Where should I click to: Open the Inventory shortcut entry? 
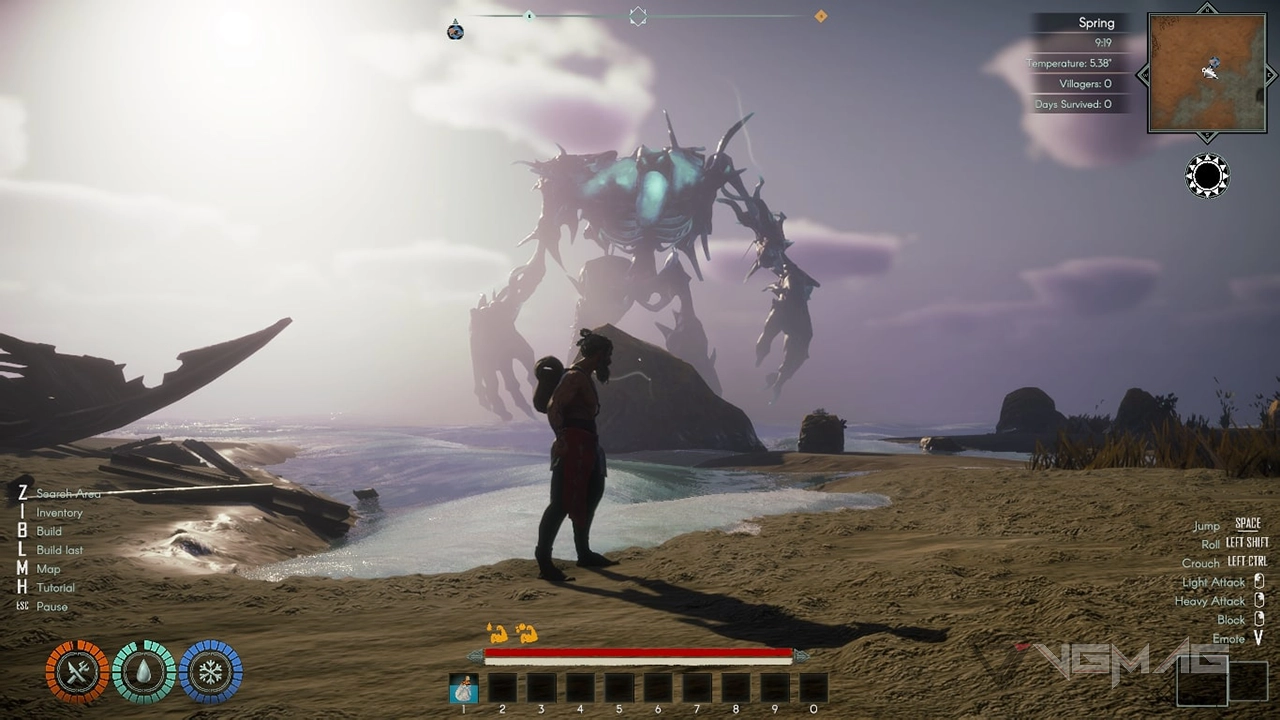(59, 513)
